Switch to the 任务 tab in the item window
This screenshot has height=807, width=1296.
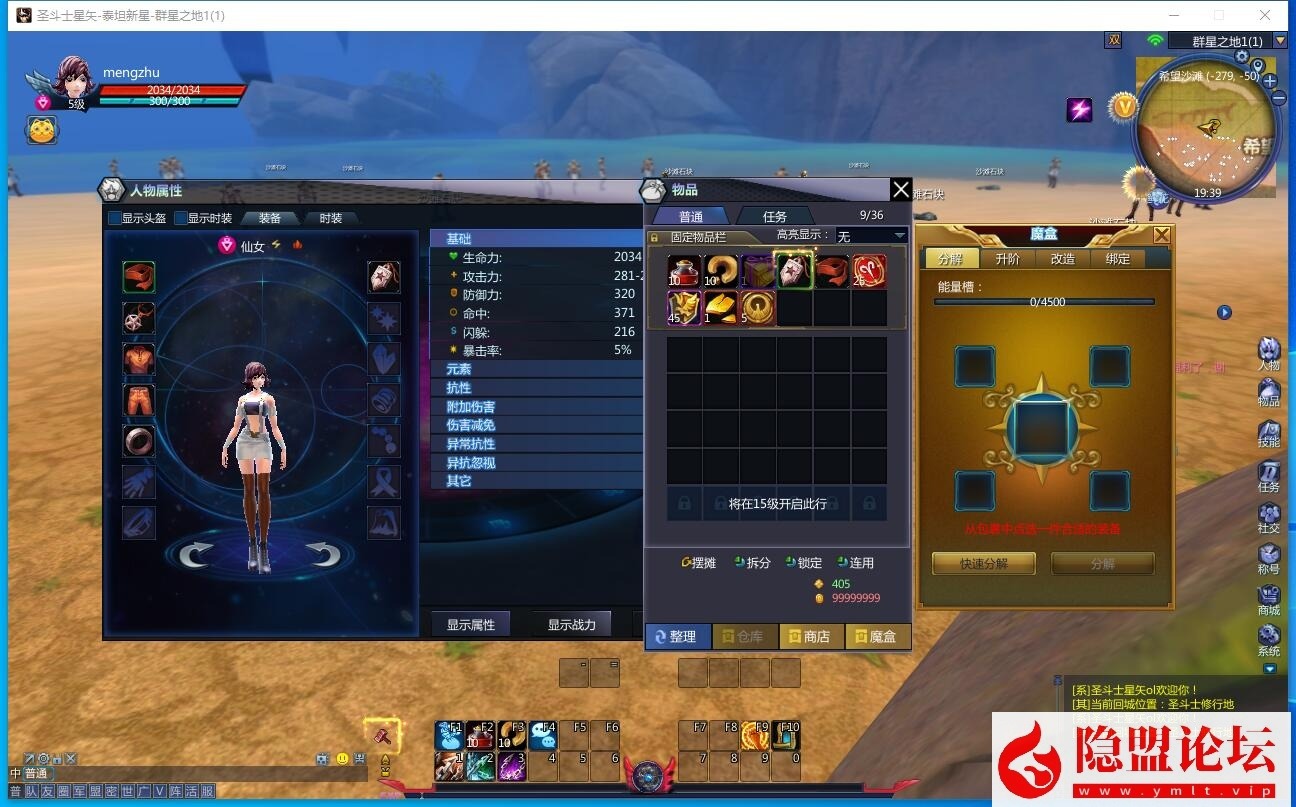click(774, 215)
